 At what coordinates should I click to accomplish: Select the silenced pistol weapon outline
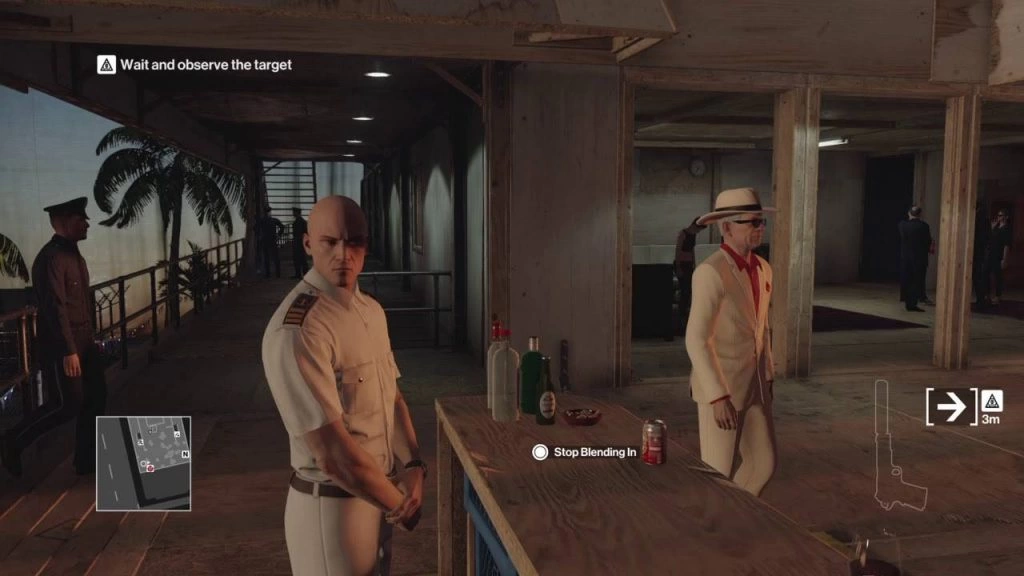point(897,448)
